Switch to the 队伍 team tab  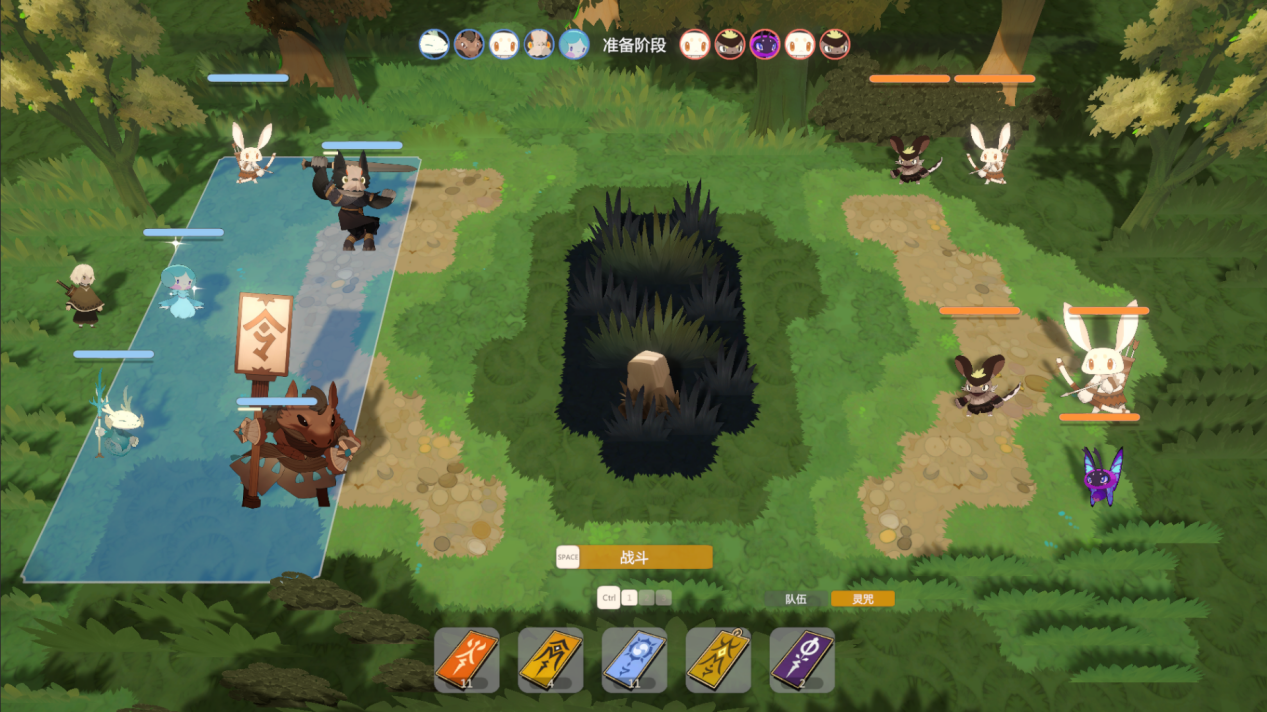tap(795, 599)
